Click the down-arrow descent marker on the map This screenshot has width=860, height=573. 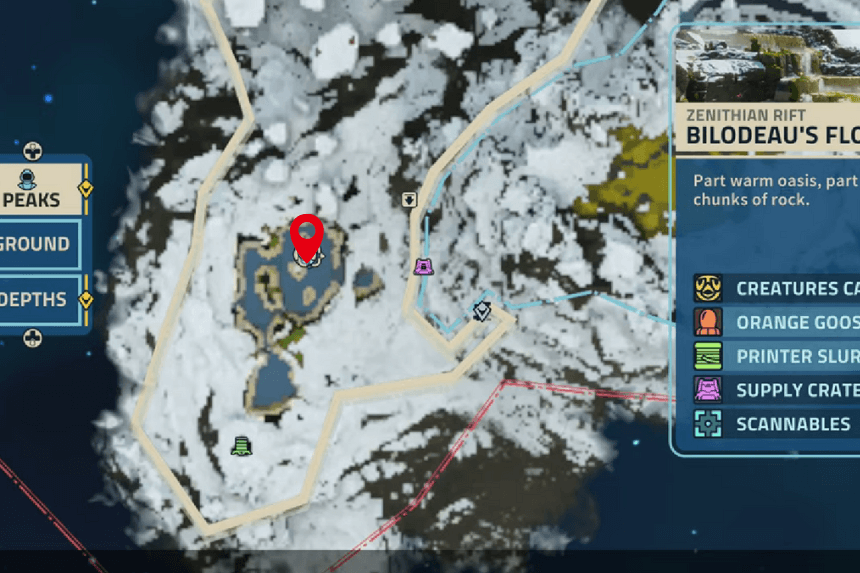[x=409, y=199]
